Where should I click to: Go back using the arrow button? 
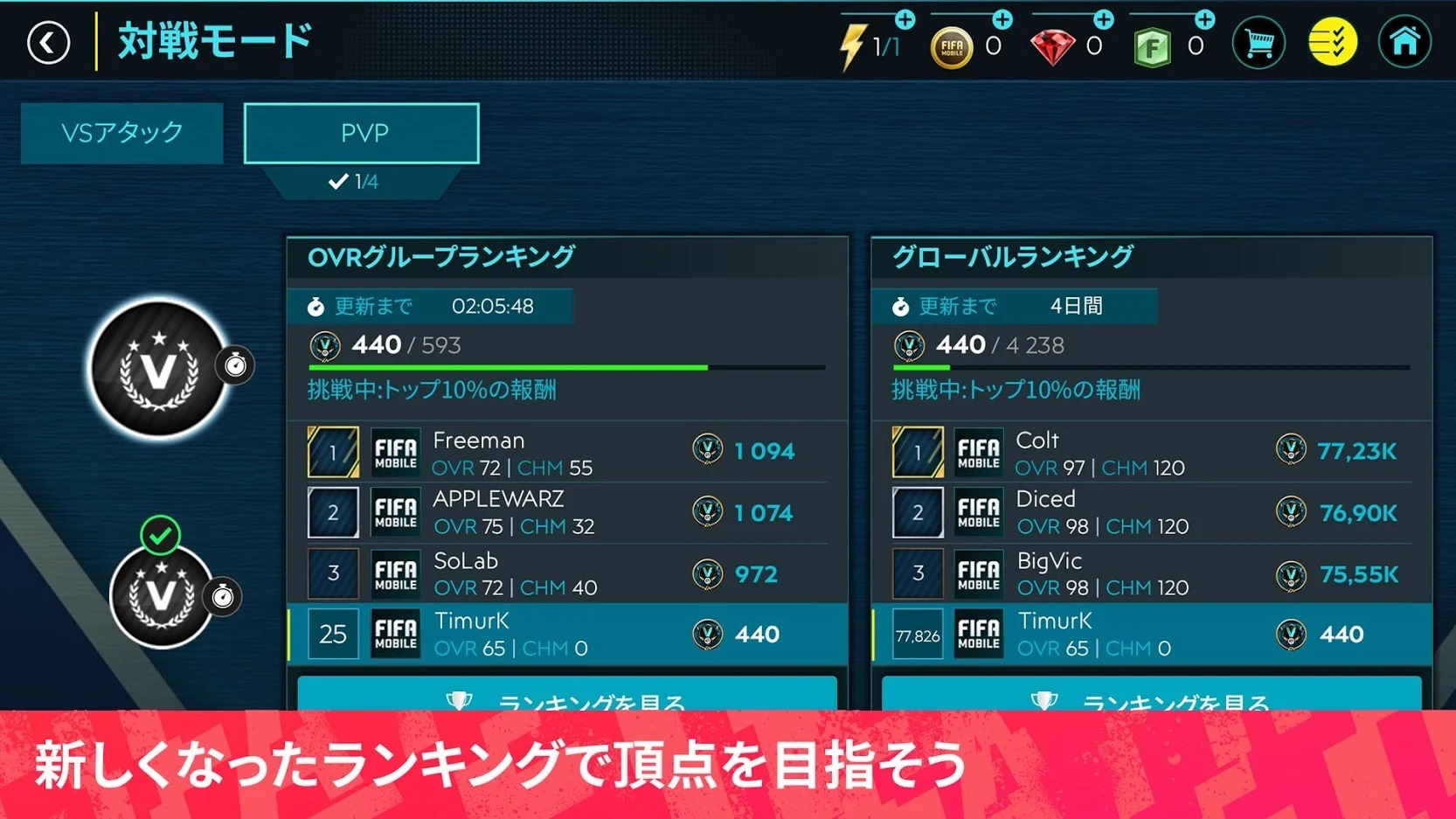[x=49, y=42]
